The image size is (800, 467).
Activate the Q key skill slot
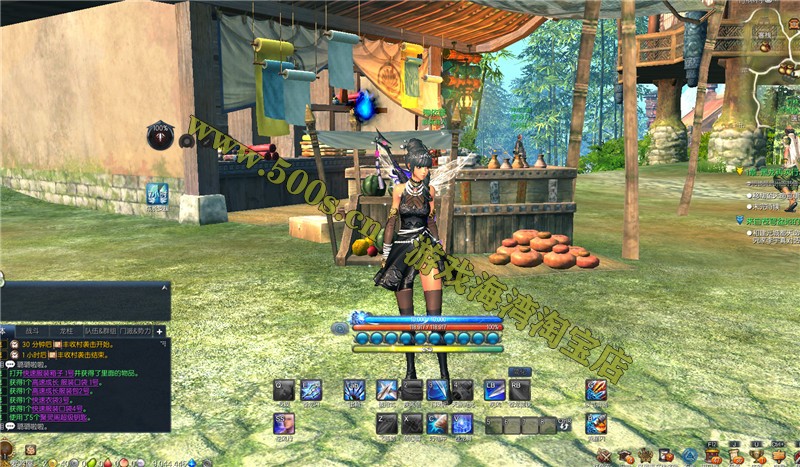coord(284,390)
